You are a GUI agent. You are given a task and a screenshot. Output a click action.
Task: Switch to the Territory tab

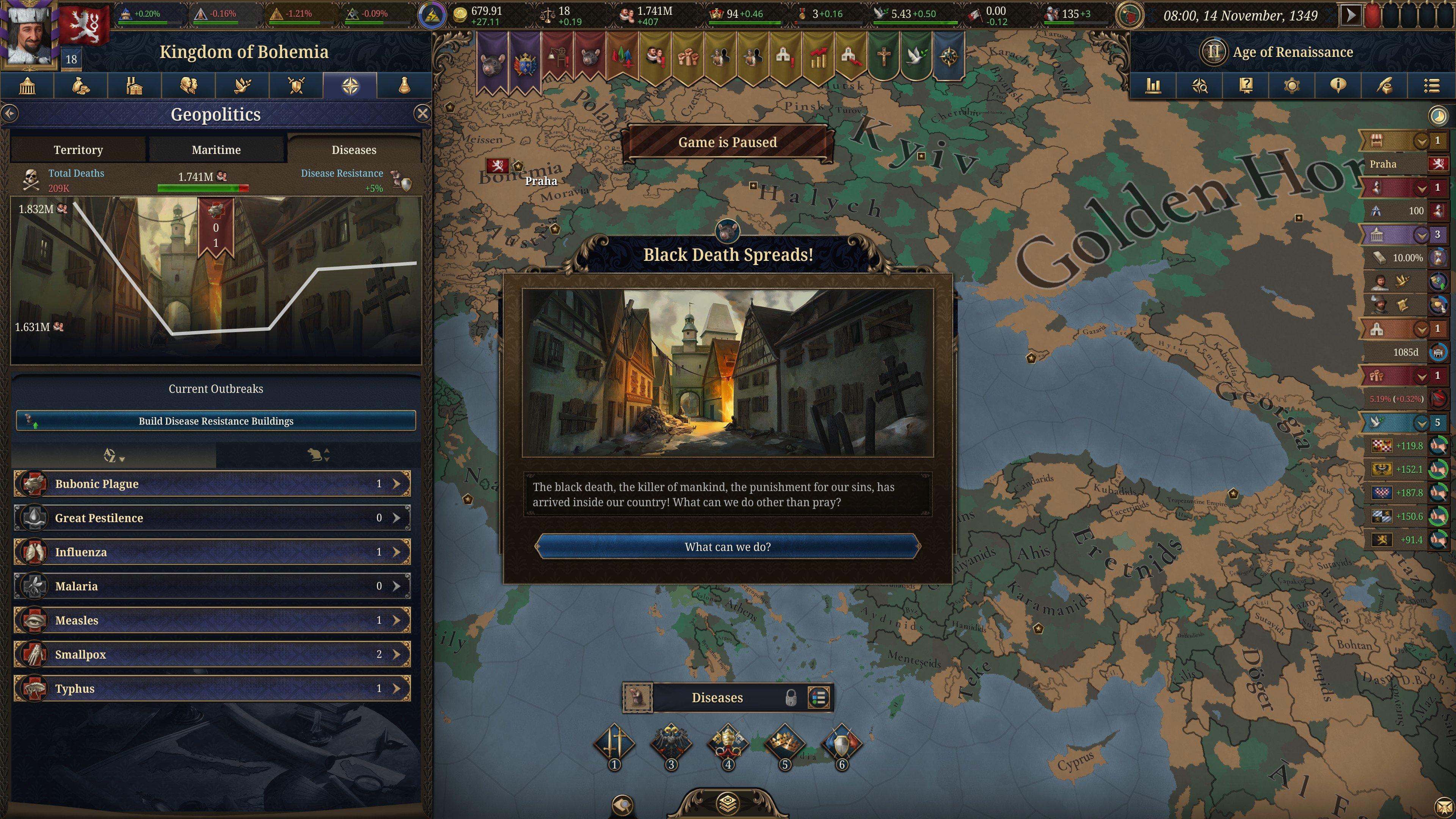(x=78, y=150)
